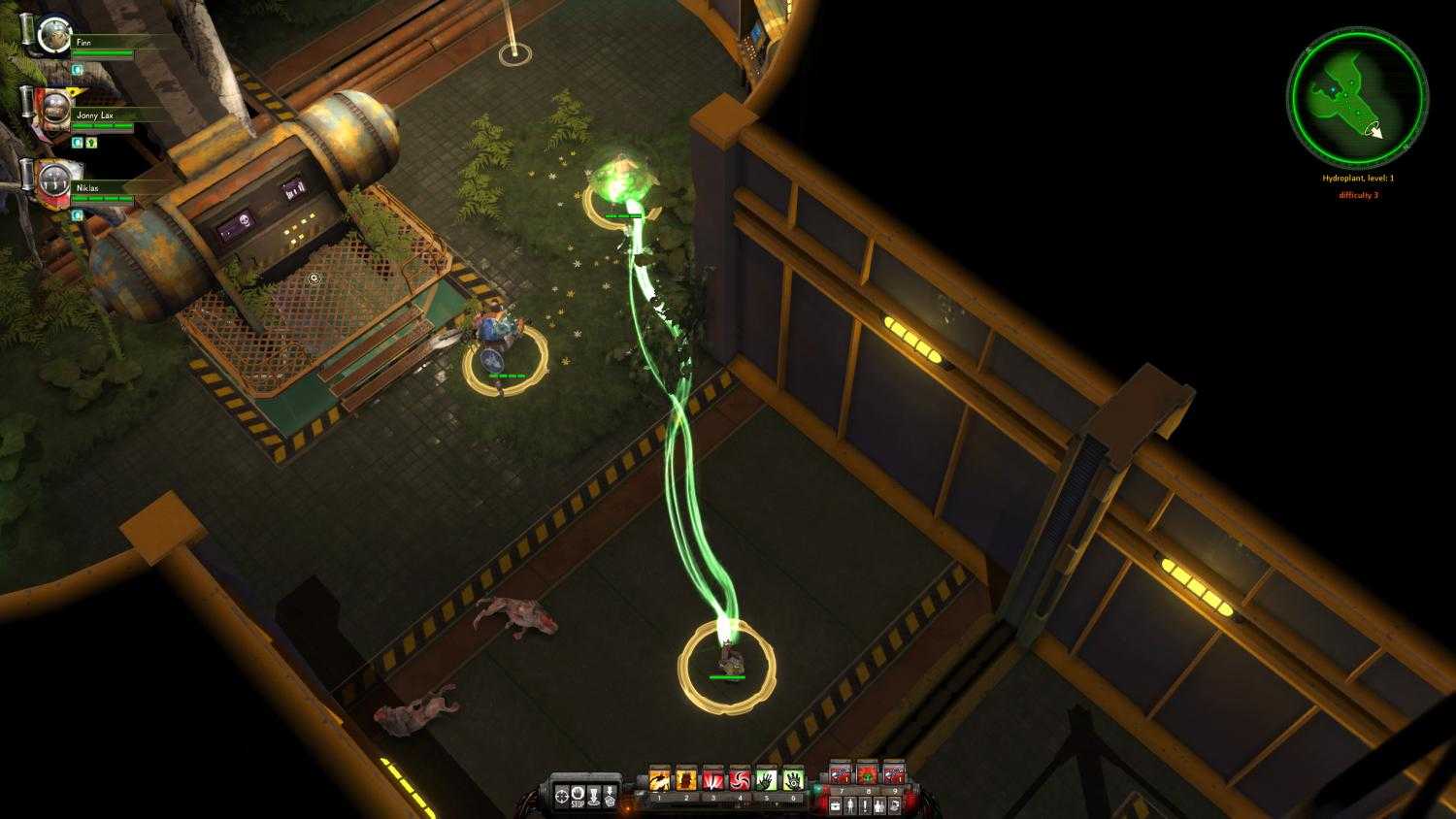Activate the ability in hotbar slot 1
Screen dimensions: 1456x819
660,780
